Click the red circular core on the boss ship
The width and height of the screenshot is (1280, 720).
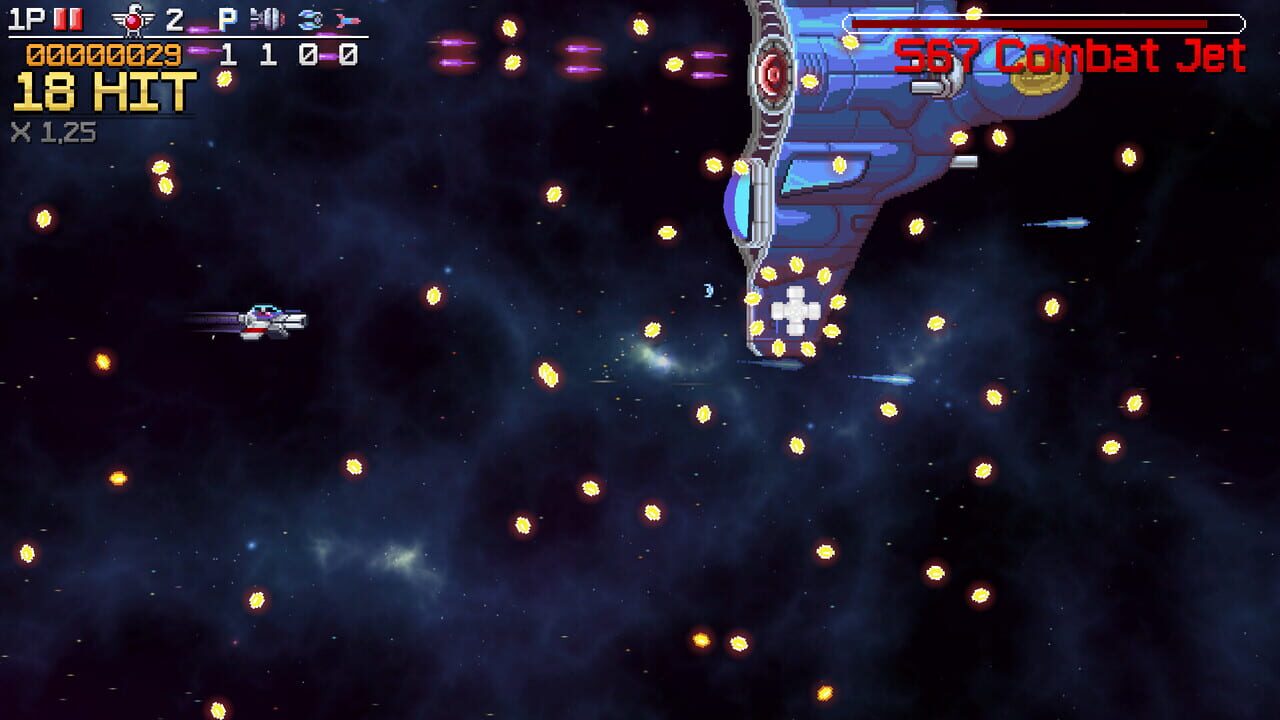[x=772, y=74]
